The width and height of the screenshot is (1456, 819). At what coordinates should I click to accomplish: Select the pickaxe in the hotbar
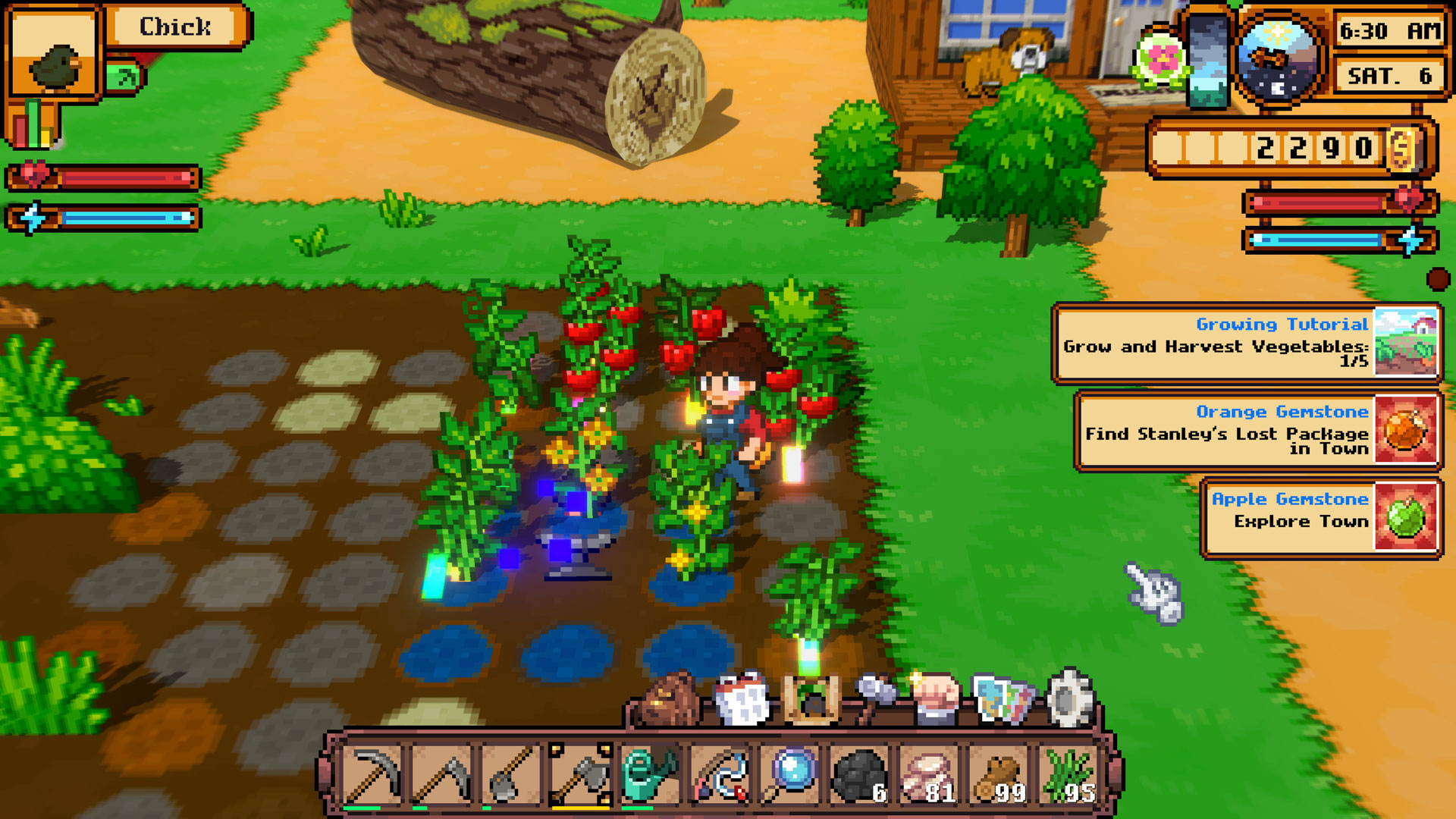pyautogui.click(x=372, y=775)
